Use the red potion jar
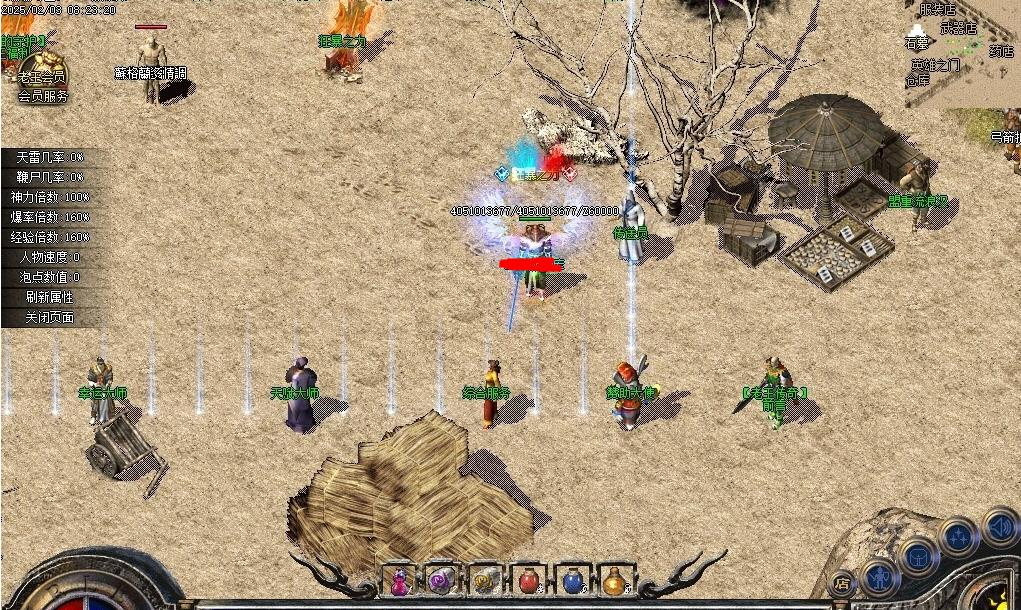 [529, 581]
